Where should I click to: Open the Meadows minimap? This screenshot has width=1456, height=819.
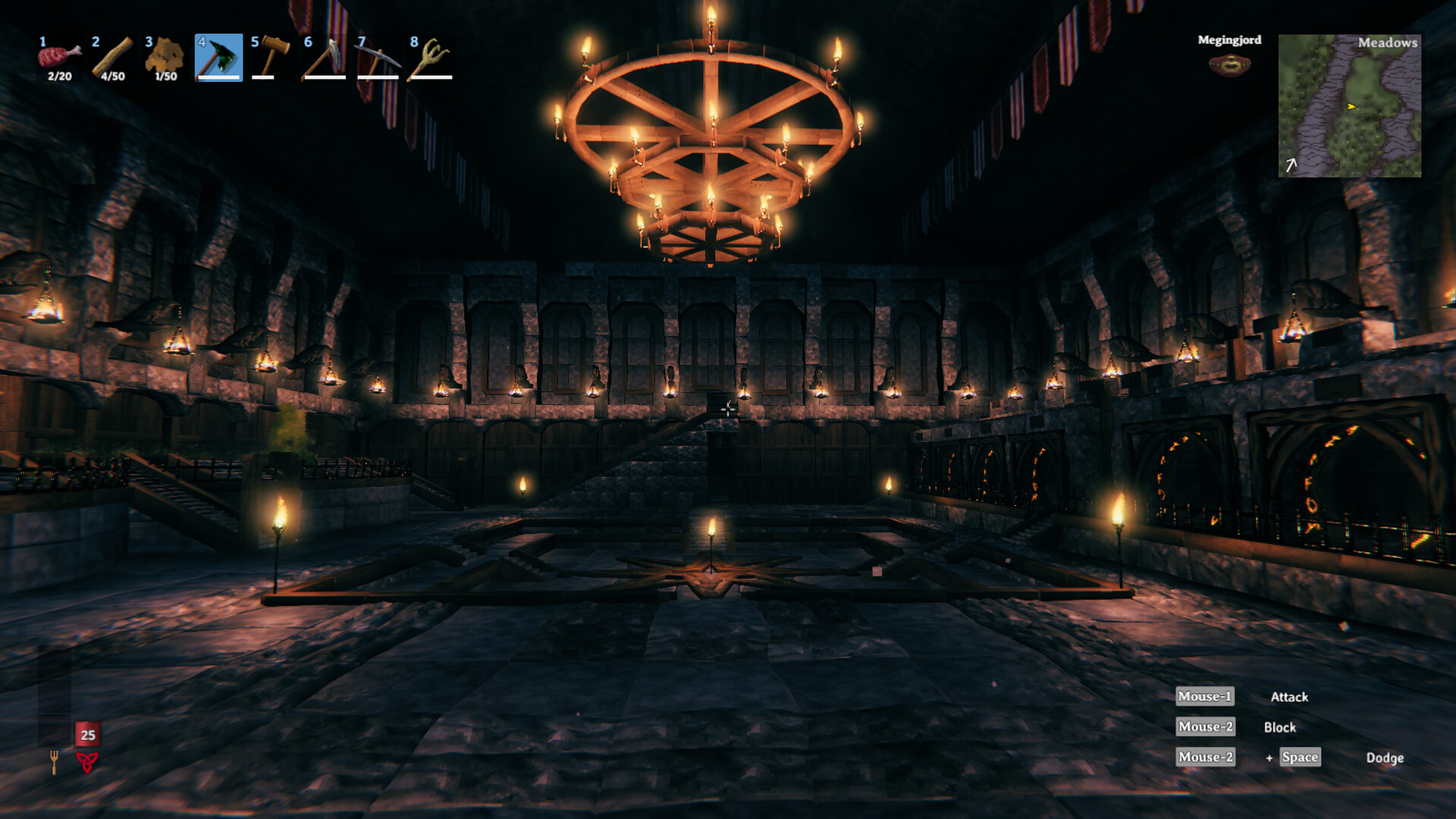(1349, 105)
